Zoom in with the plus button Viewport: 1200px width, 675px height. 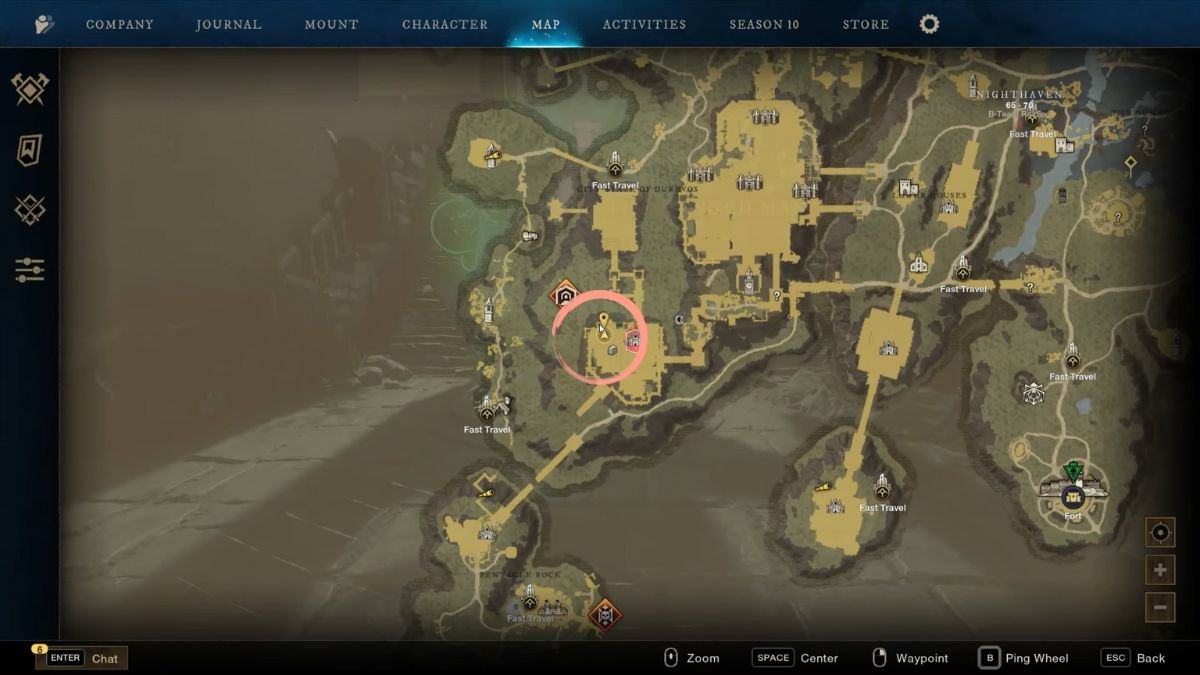(1160, 570)
